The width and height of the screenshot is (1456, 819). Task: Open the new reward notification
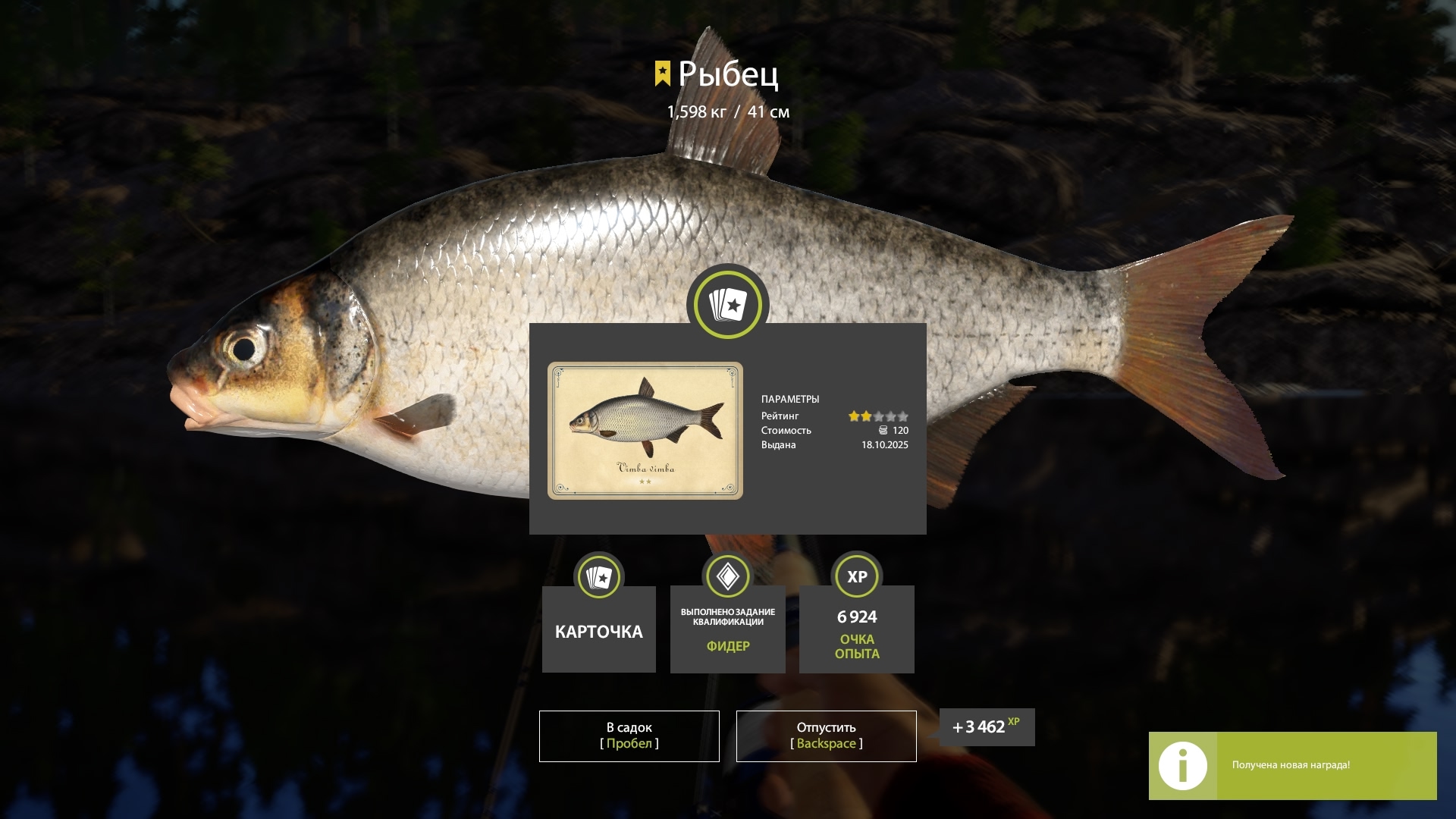click(x=1292, y=765)
